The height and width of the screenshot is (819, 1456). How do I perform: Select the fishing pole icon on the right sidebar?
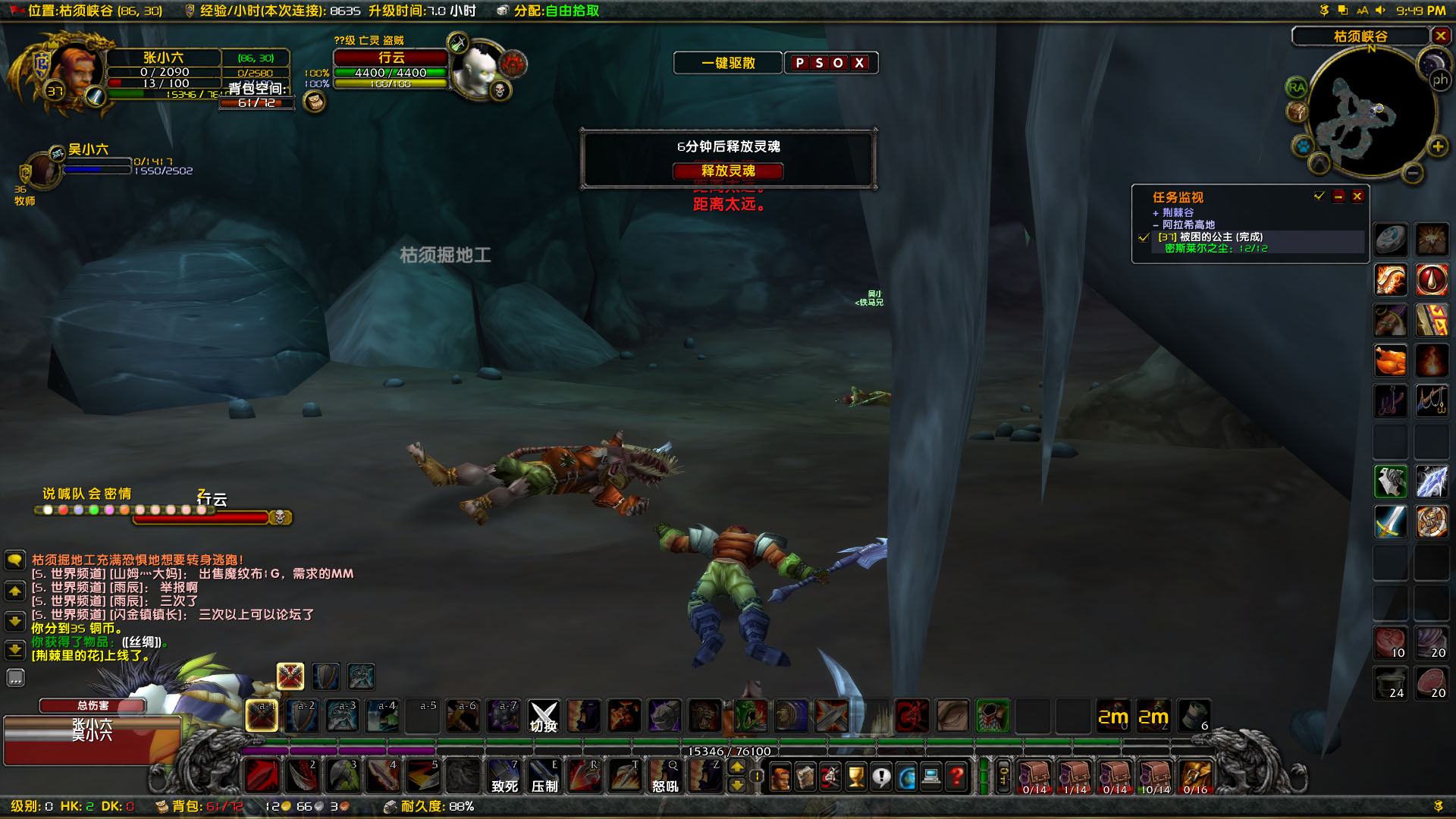point(1432,400)
